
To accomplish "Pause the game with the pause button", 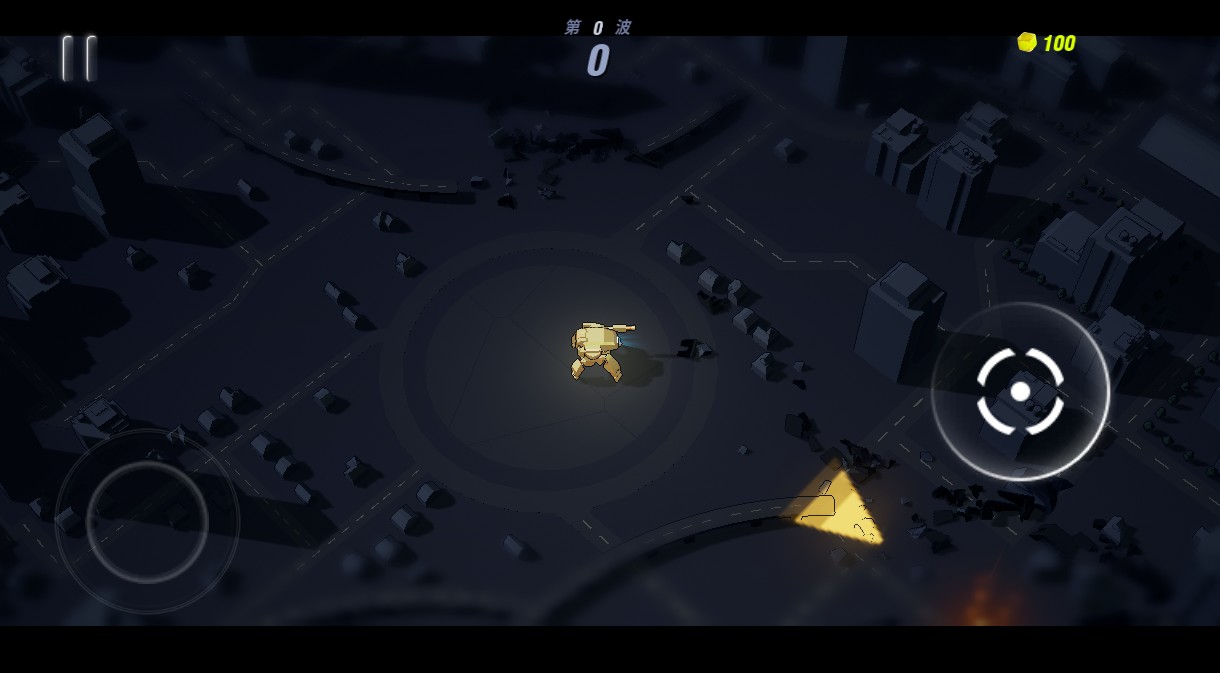I will [78, 58].
